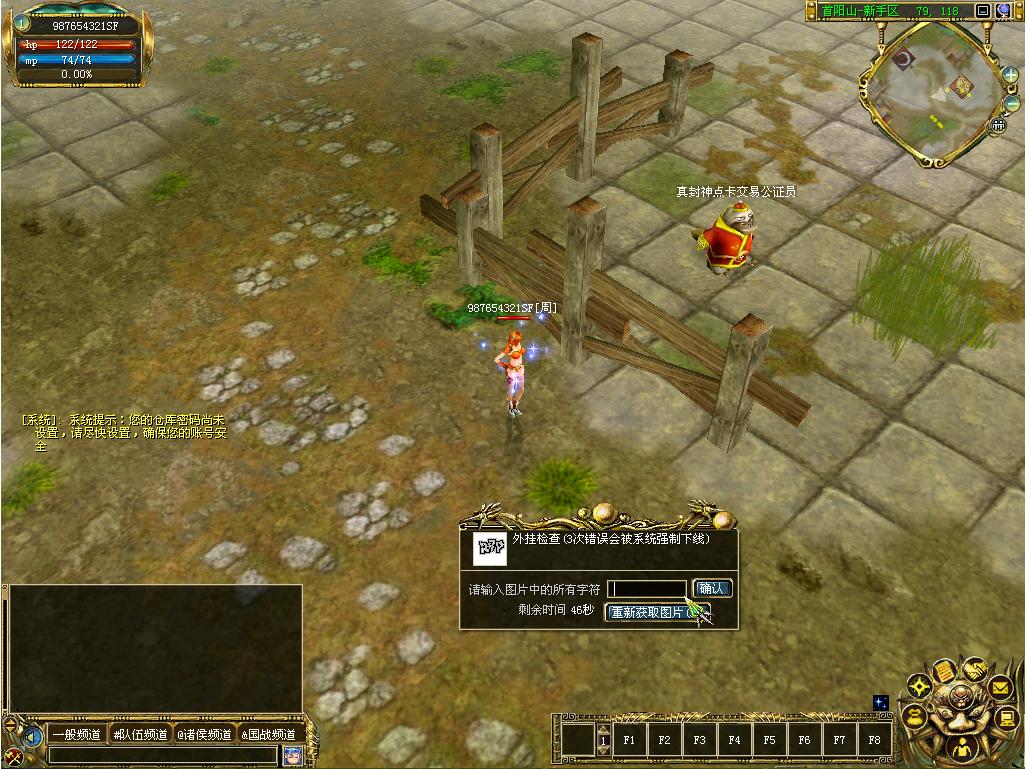Open the inventory bag icon
1025x769 pixels.
914,716
